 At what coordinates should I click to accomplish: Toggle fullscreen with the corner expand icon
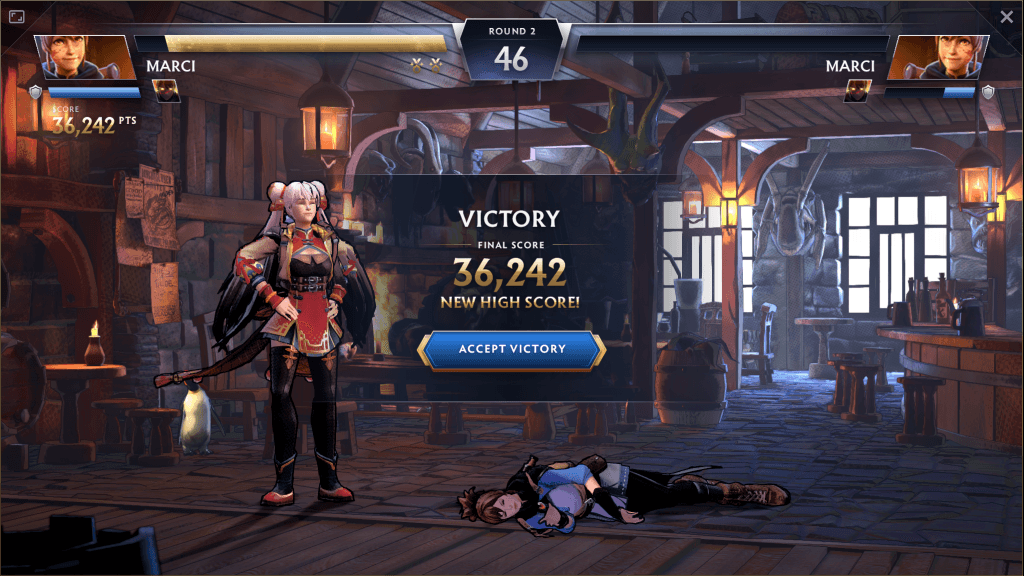tap(17, 17)
